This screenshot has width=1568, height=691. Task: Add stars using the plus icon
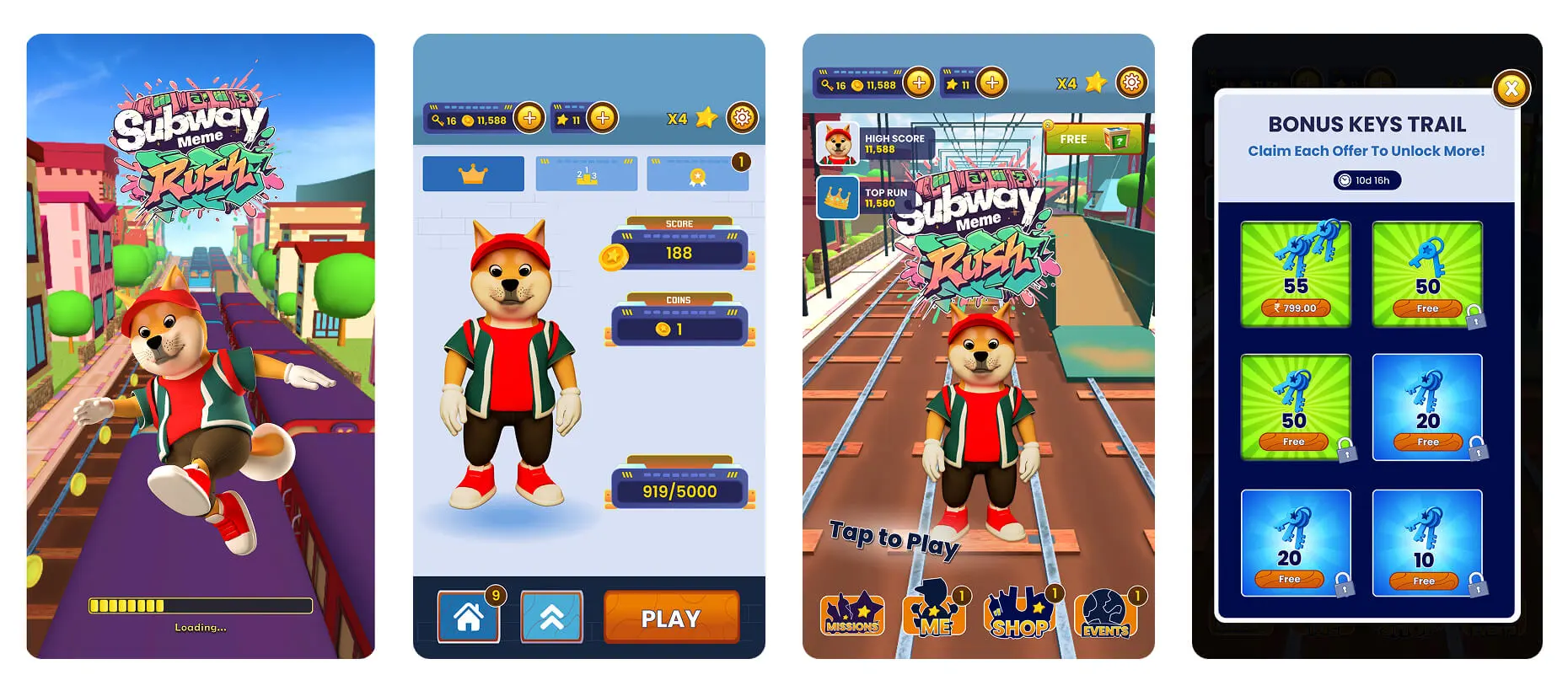602,118
